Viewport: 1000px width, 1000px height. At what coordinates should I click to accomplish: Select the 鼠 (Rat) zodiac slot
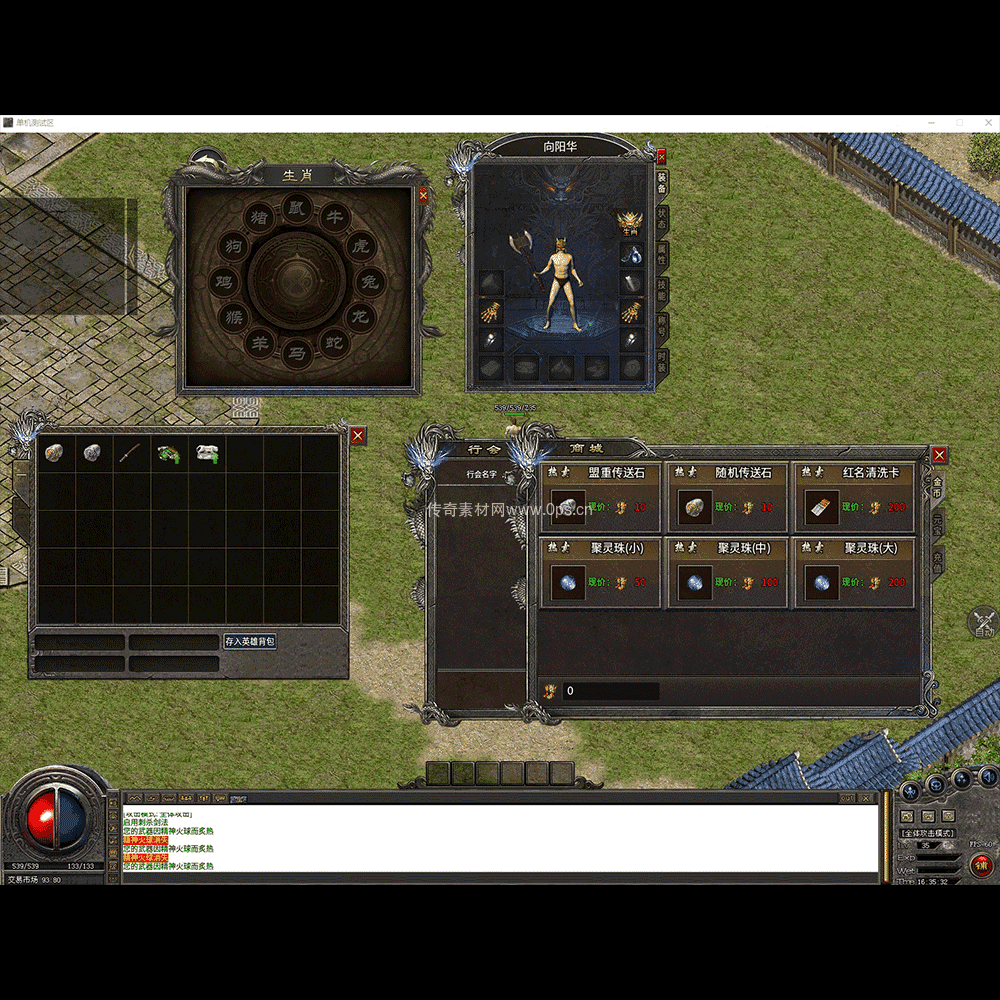pos(297,207)
